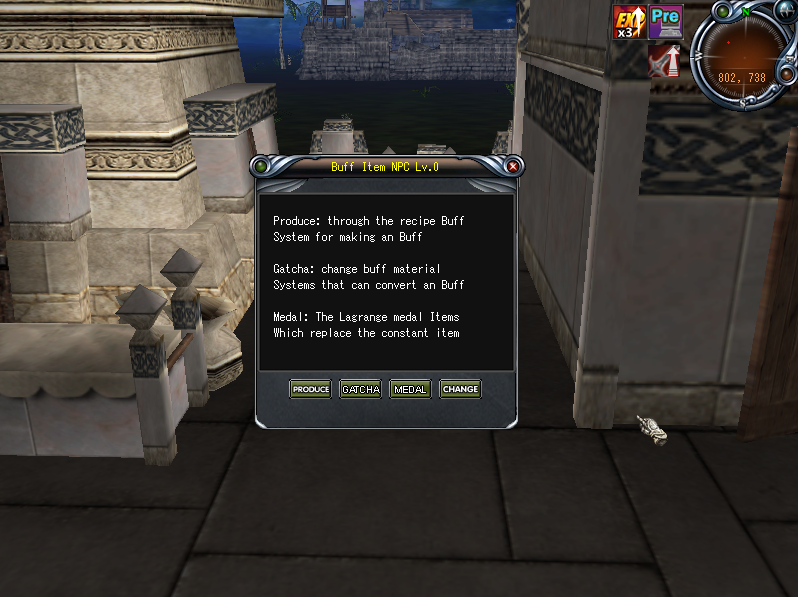Click the green orb on the dialog title bar

261,166
